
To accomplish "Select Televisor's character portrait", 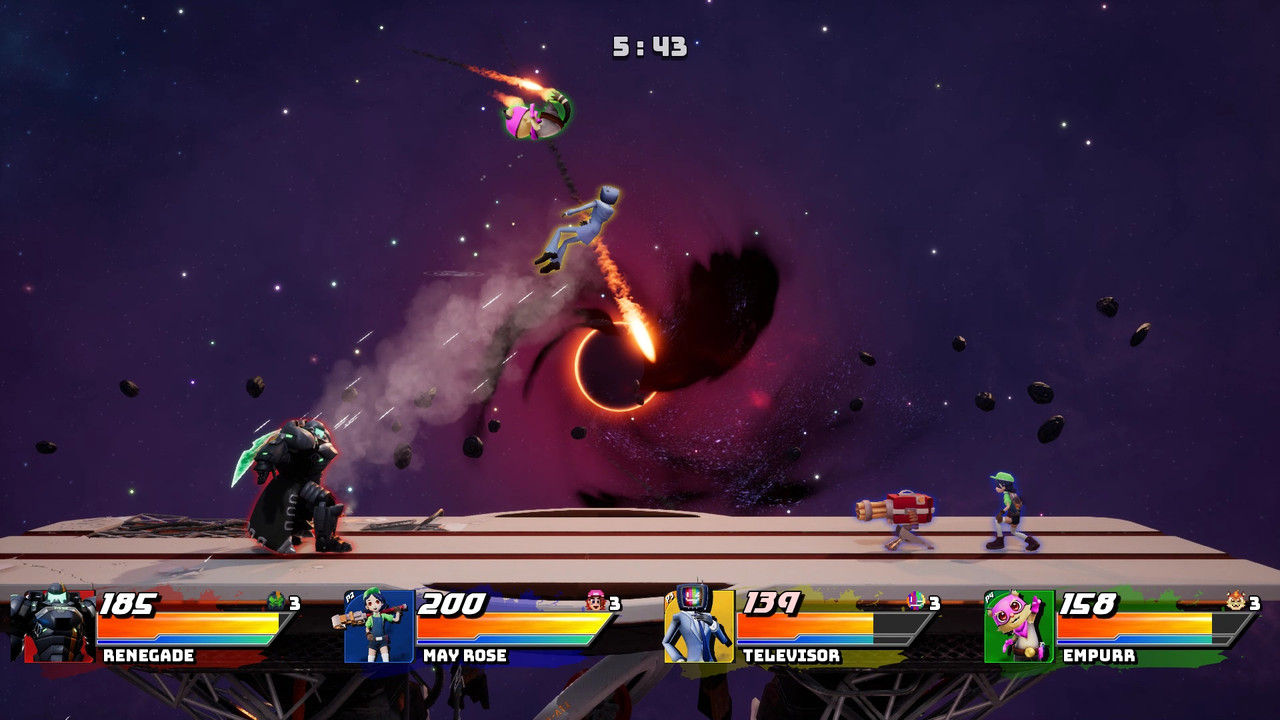I will click(698, 626).
